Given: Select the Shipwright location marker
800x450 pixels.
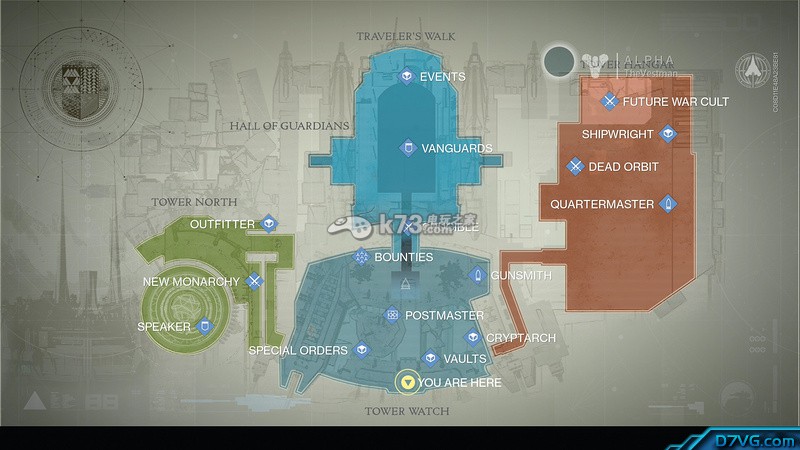Looking at the screenshot, I should tap(668, 134).
